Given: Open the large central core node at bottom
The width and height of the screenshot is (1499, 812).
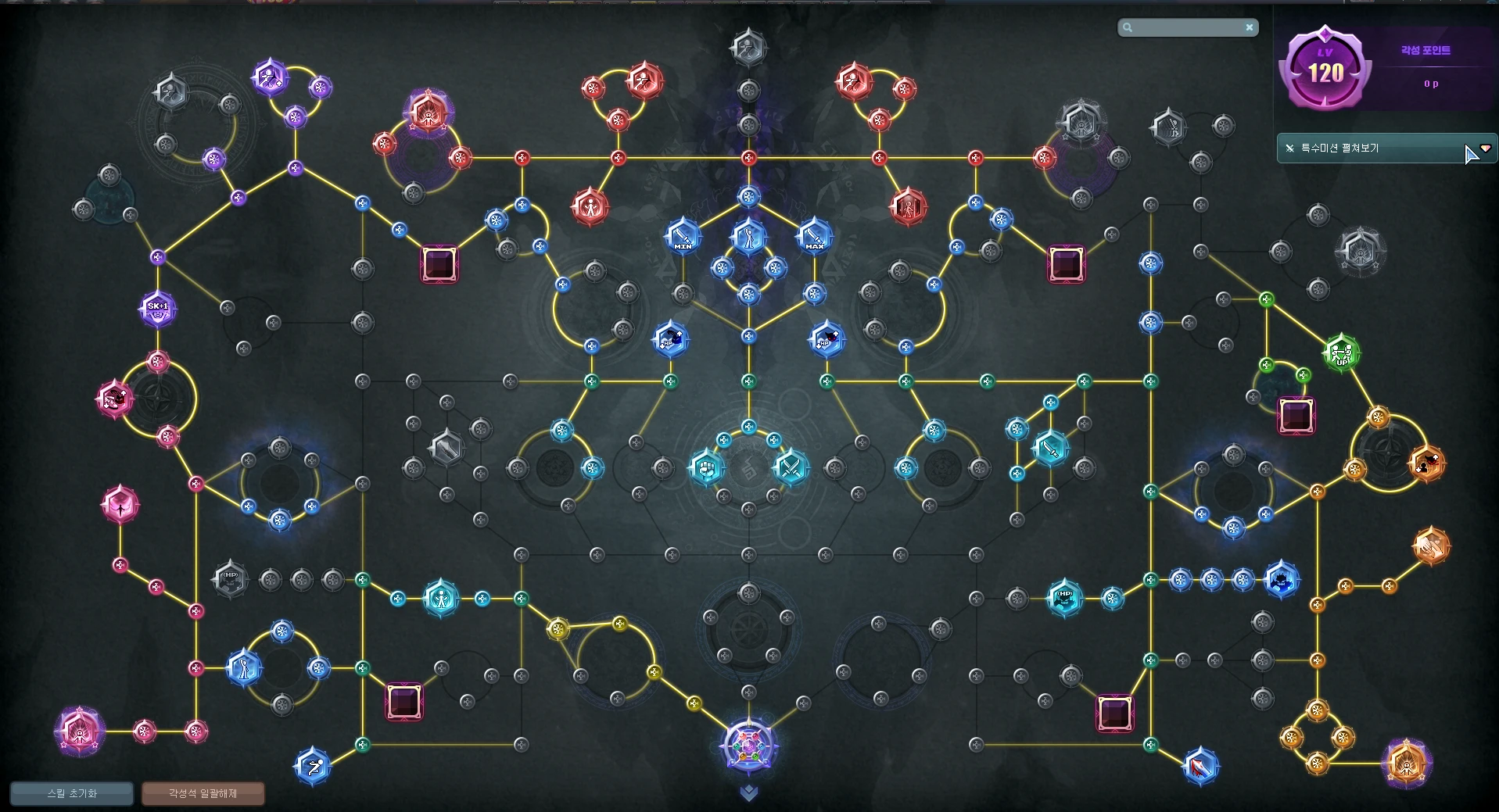Looking at the screenshot, I should (748, 745).
